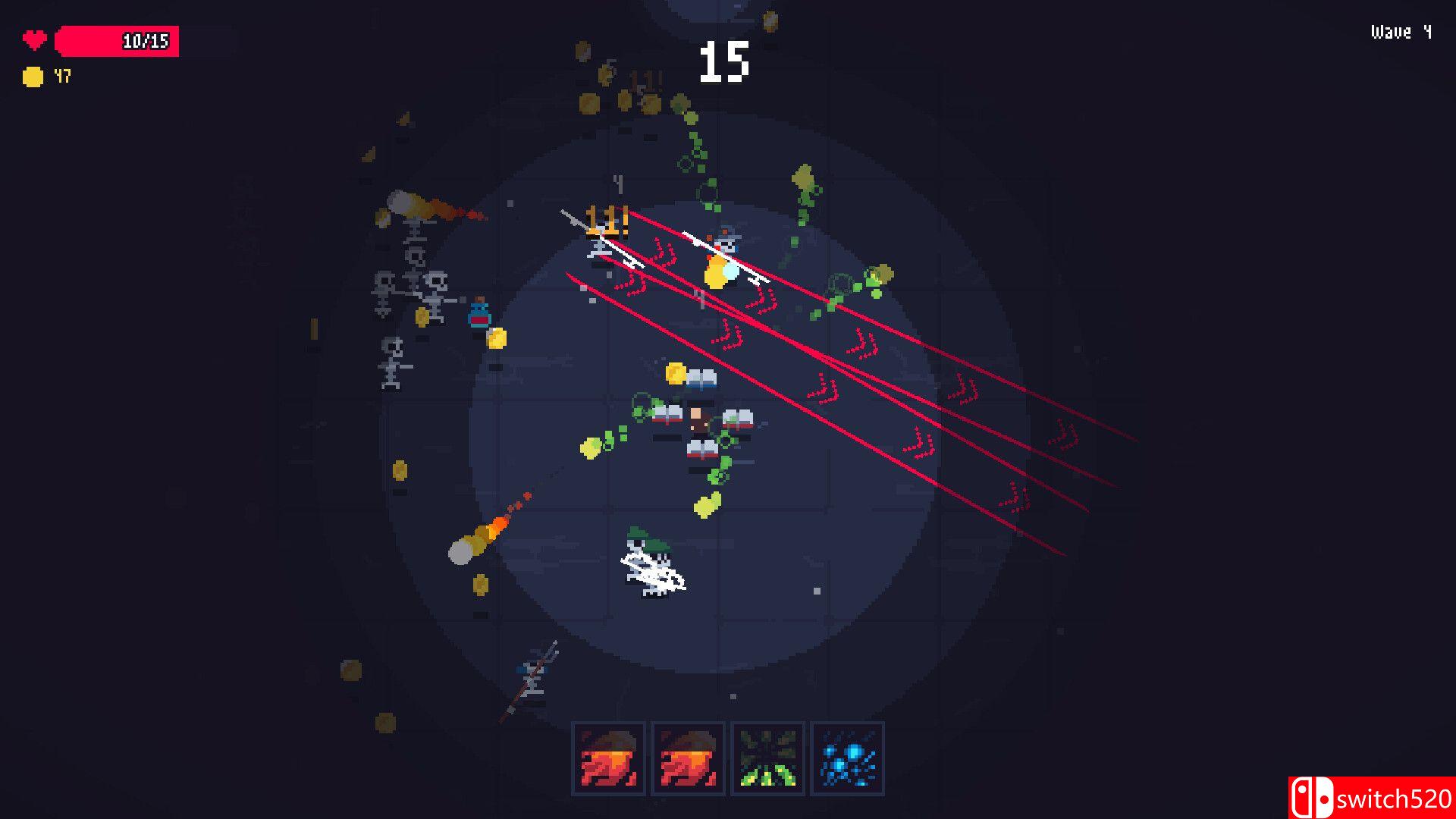
Task: Activate the blue sparkle spell icon
Action: [x=848, y=758]
